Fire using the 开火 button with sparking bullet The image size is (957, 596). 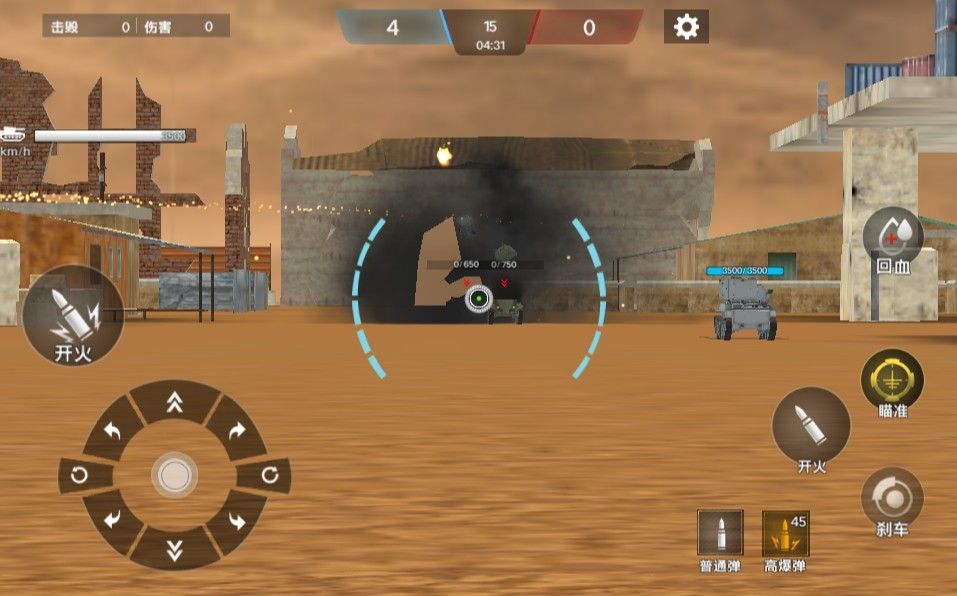coord(73,315)
